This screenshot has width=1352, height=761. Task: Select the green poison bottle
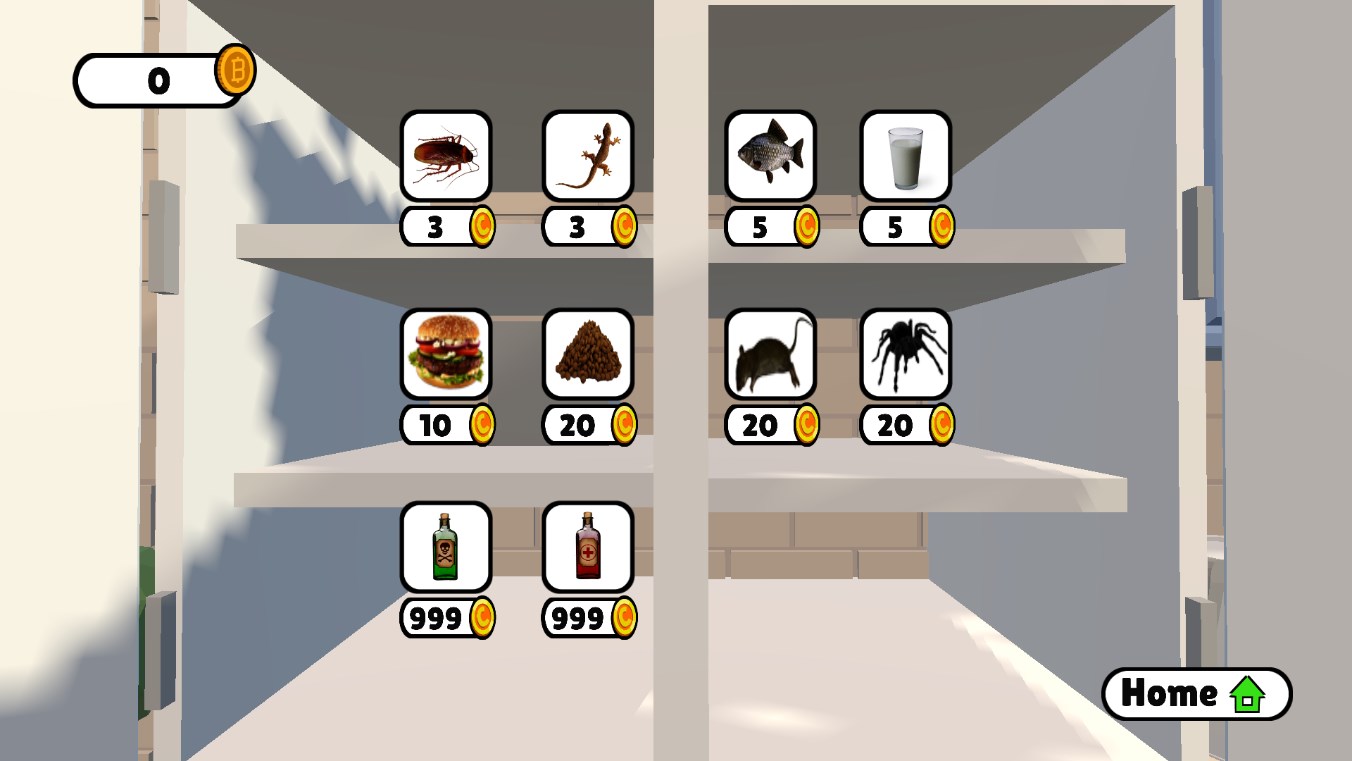pos(446,547)
